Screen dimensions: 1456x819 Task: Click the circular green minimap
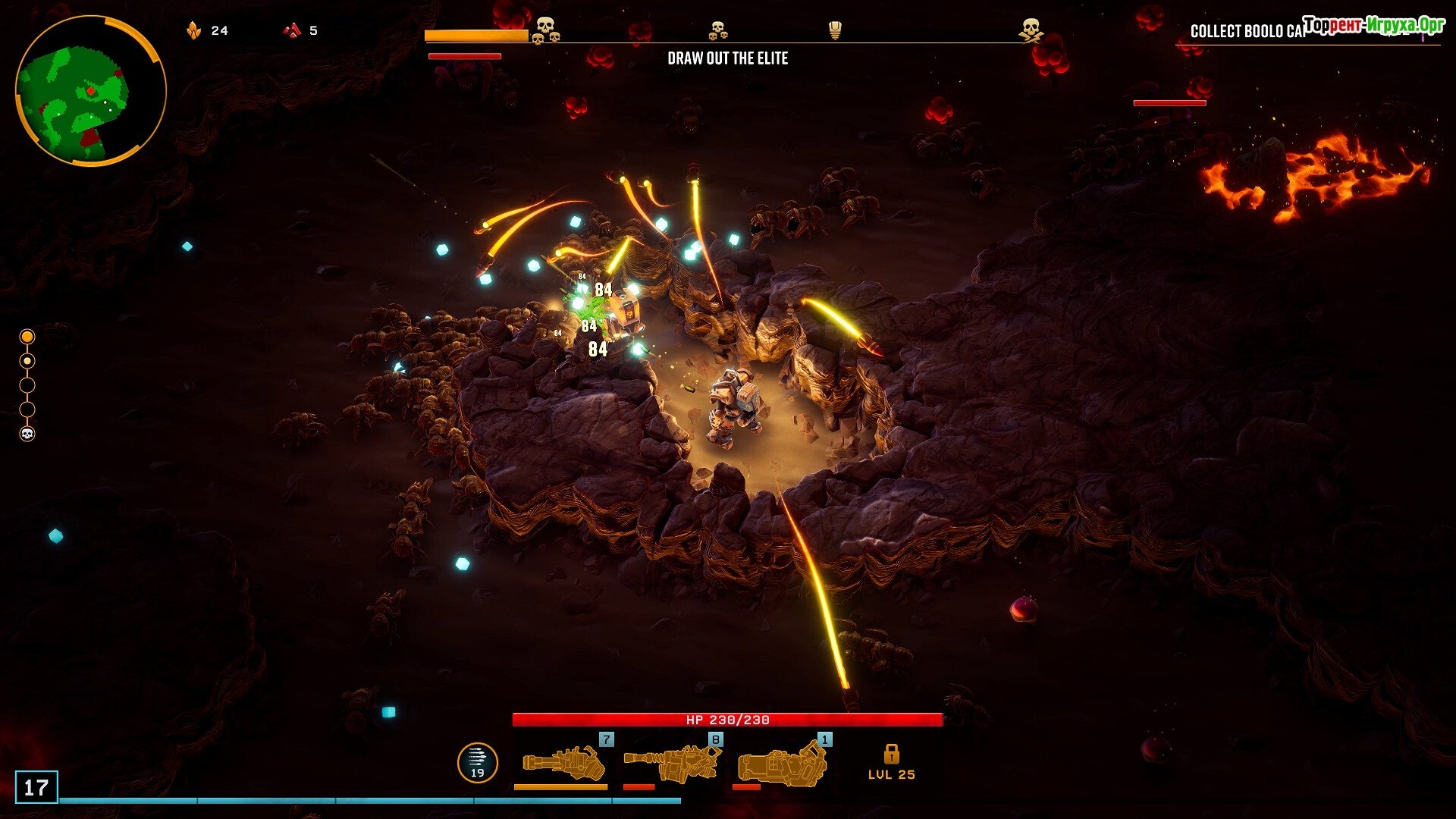[x=90, y=90]
